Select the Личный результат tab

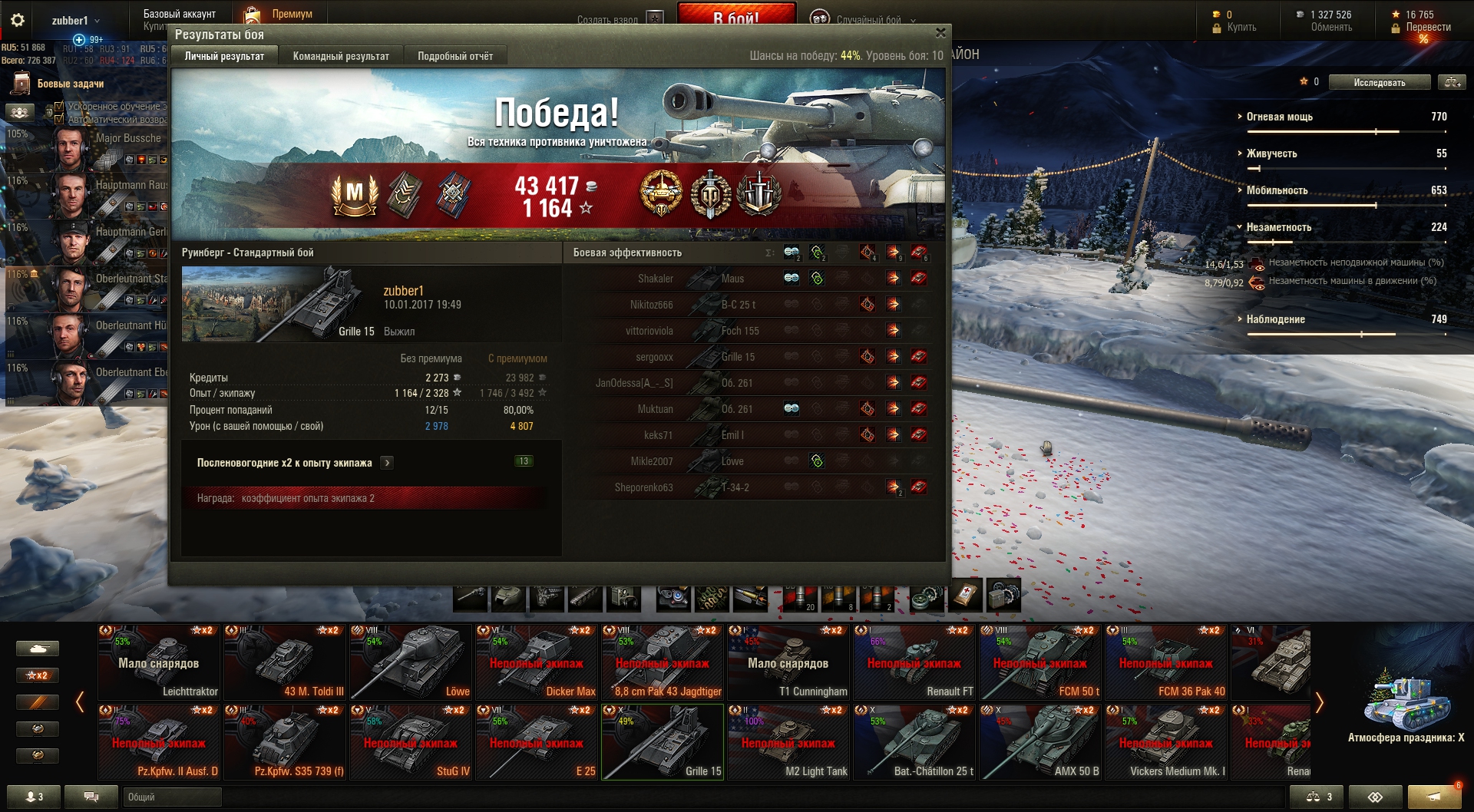224,56
